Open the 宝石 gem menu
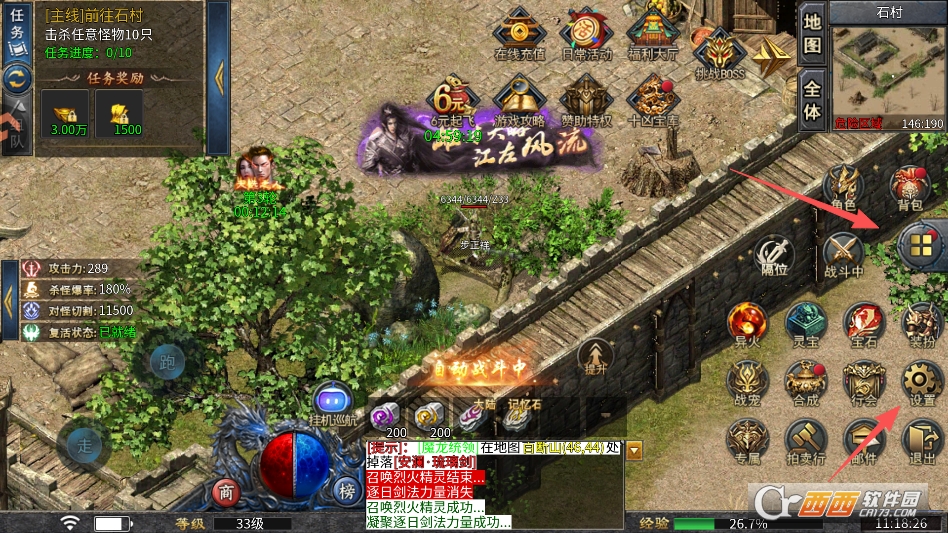948x533 pixels. click(x=863, y=323)
